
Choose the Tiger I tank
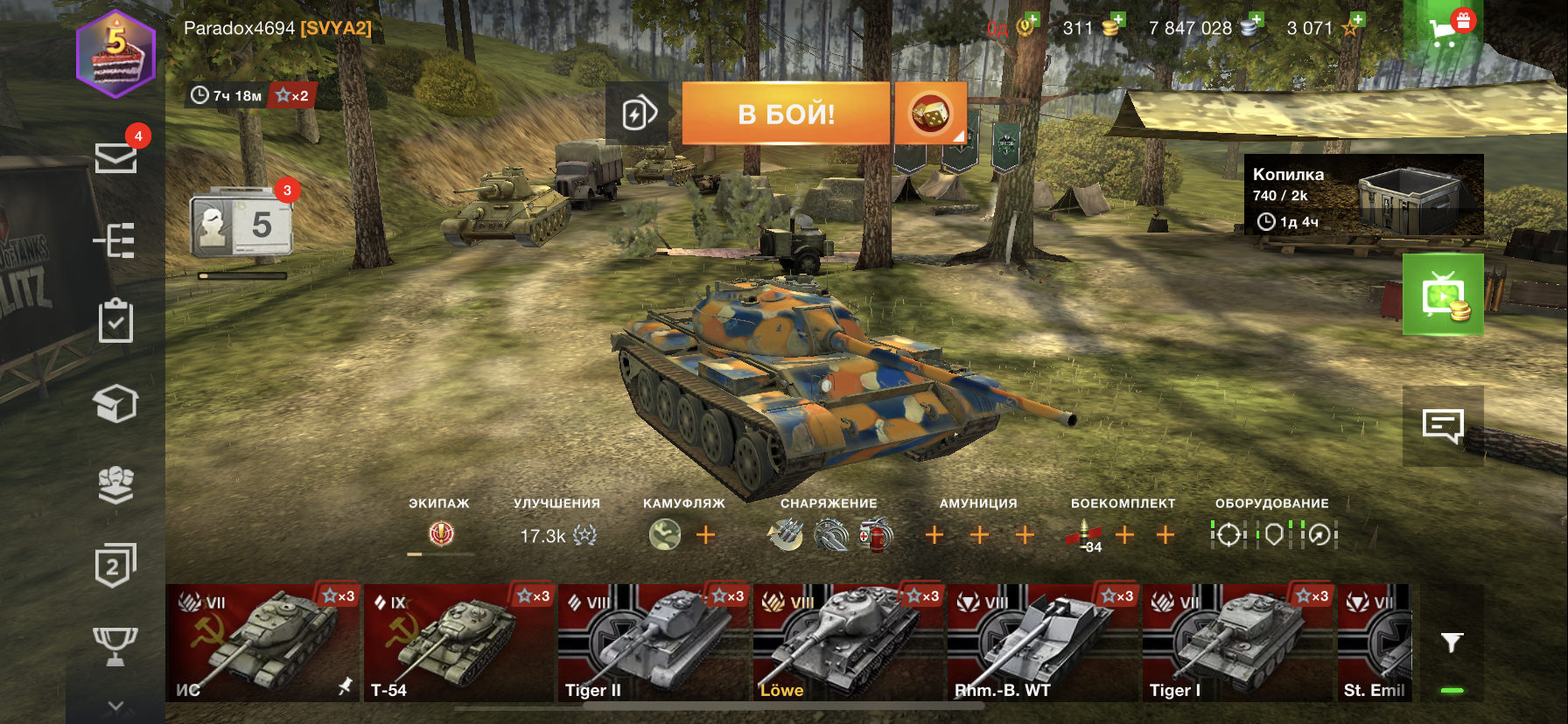pyautogui.click(x=1238, y=644)
